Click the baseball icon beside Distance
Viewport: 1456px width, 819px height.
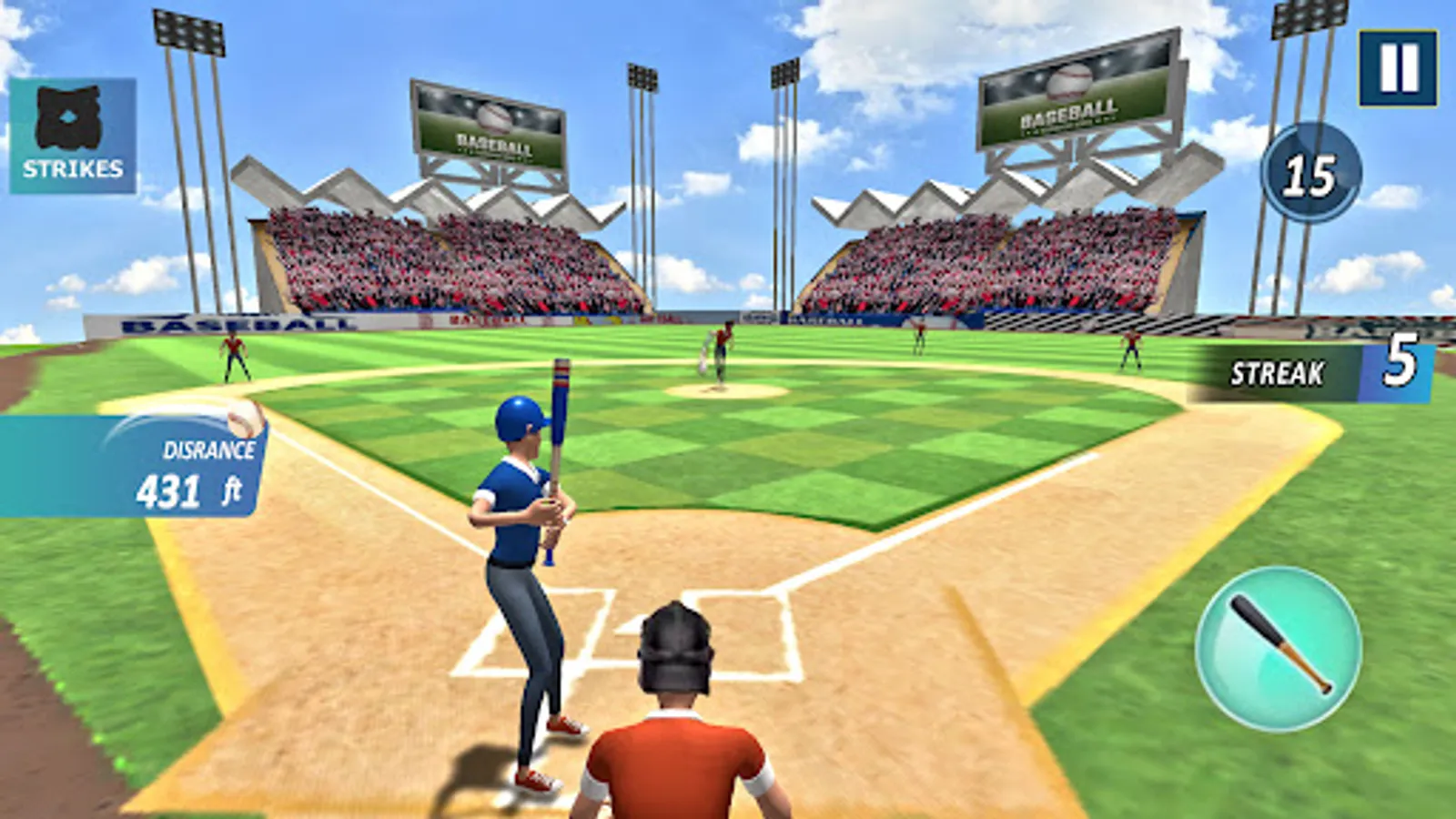247,420
